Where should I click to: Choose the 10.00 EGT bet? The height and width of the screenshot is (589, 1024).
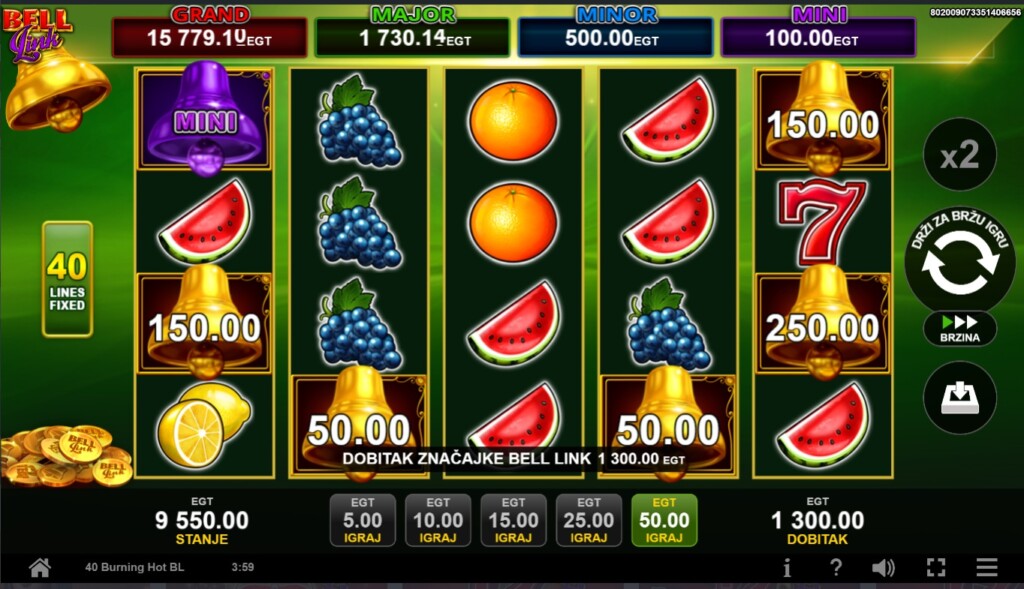click(438, 521)
